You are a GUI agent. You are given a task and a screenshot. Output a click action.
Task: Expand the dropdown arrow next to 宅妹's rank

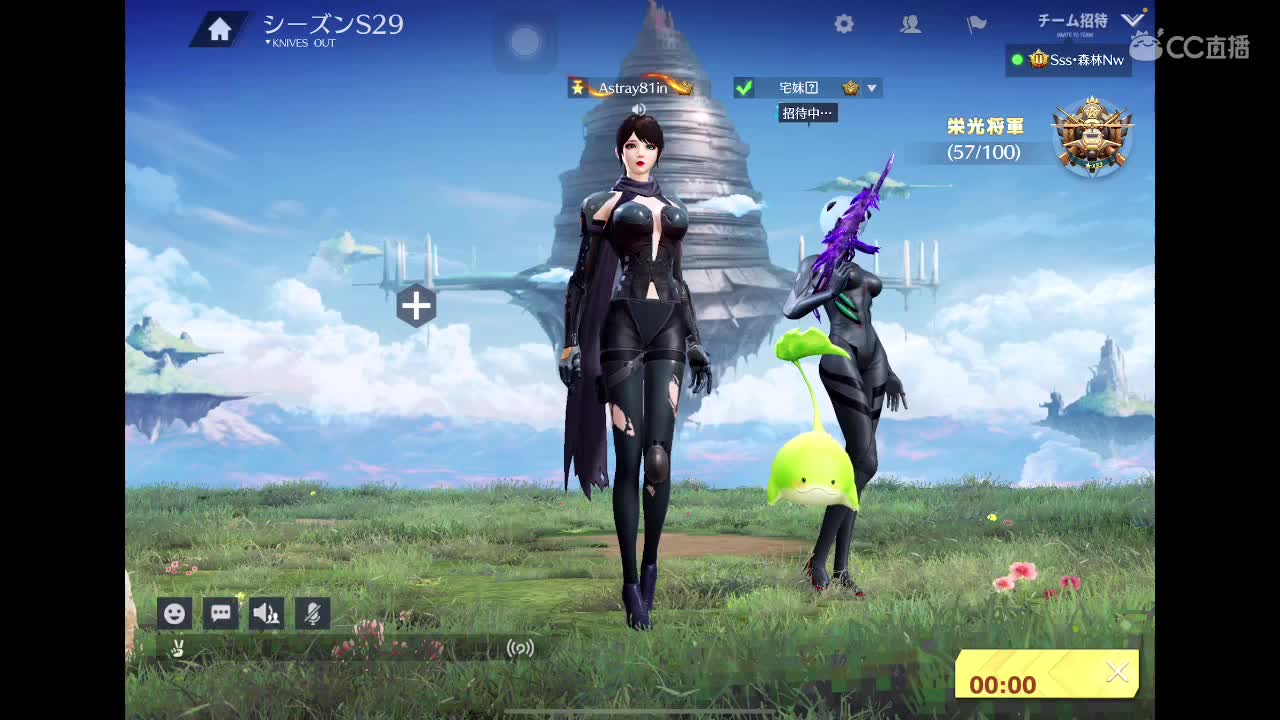point(871,87)
